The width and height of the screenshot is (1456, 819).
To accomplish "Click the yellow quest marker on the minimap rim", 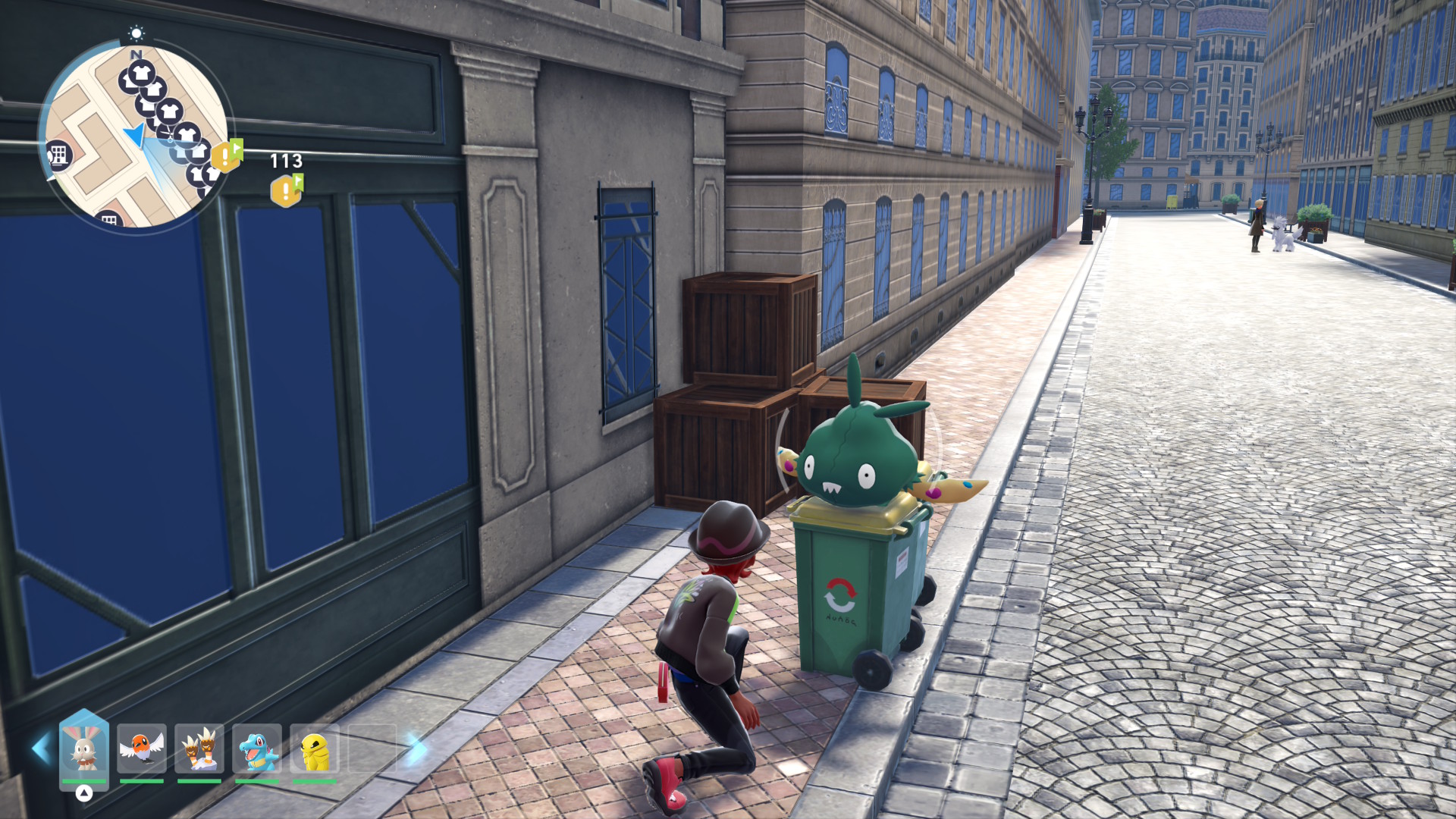I will (227, 155).
